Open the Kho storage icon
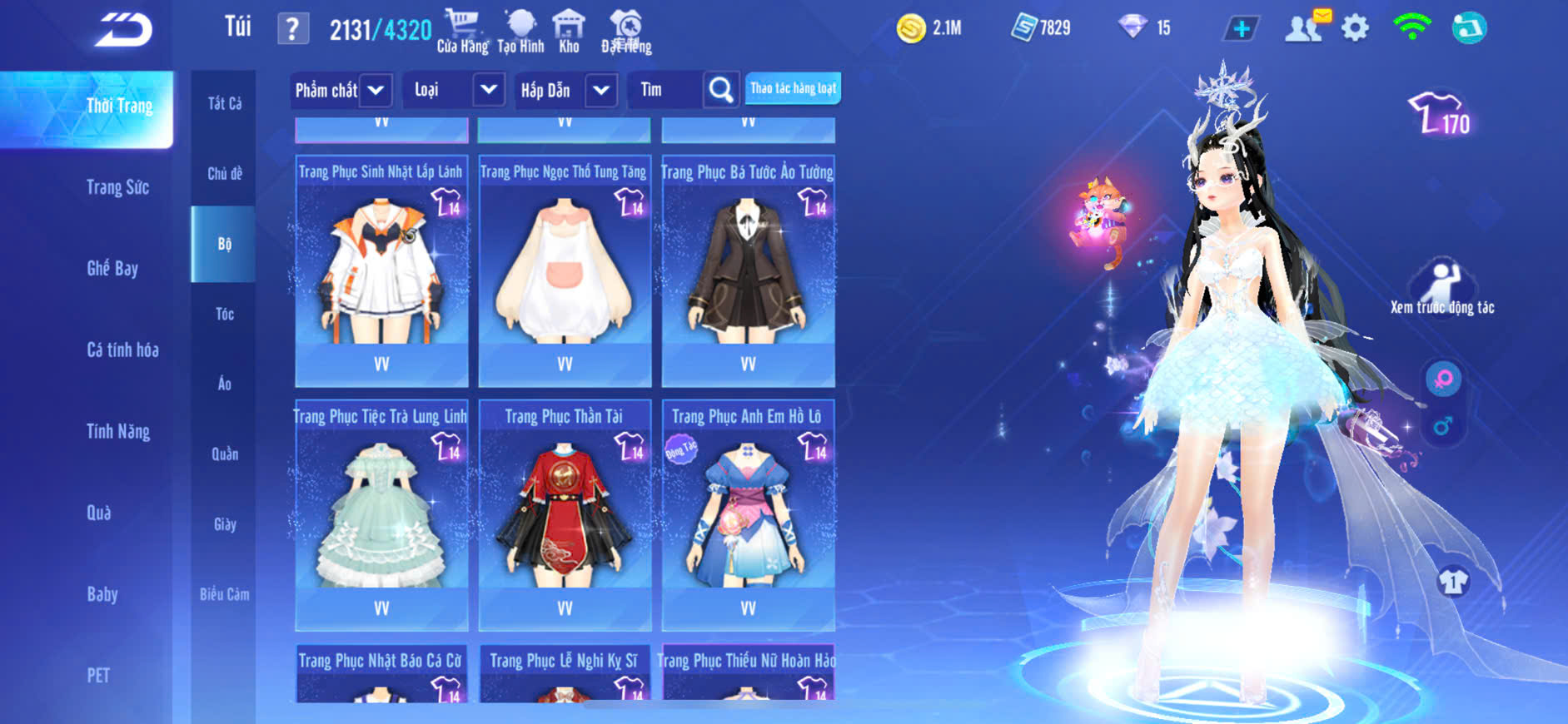1568x724 pixels. (x=569, y=32)
